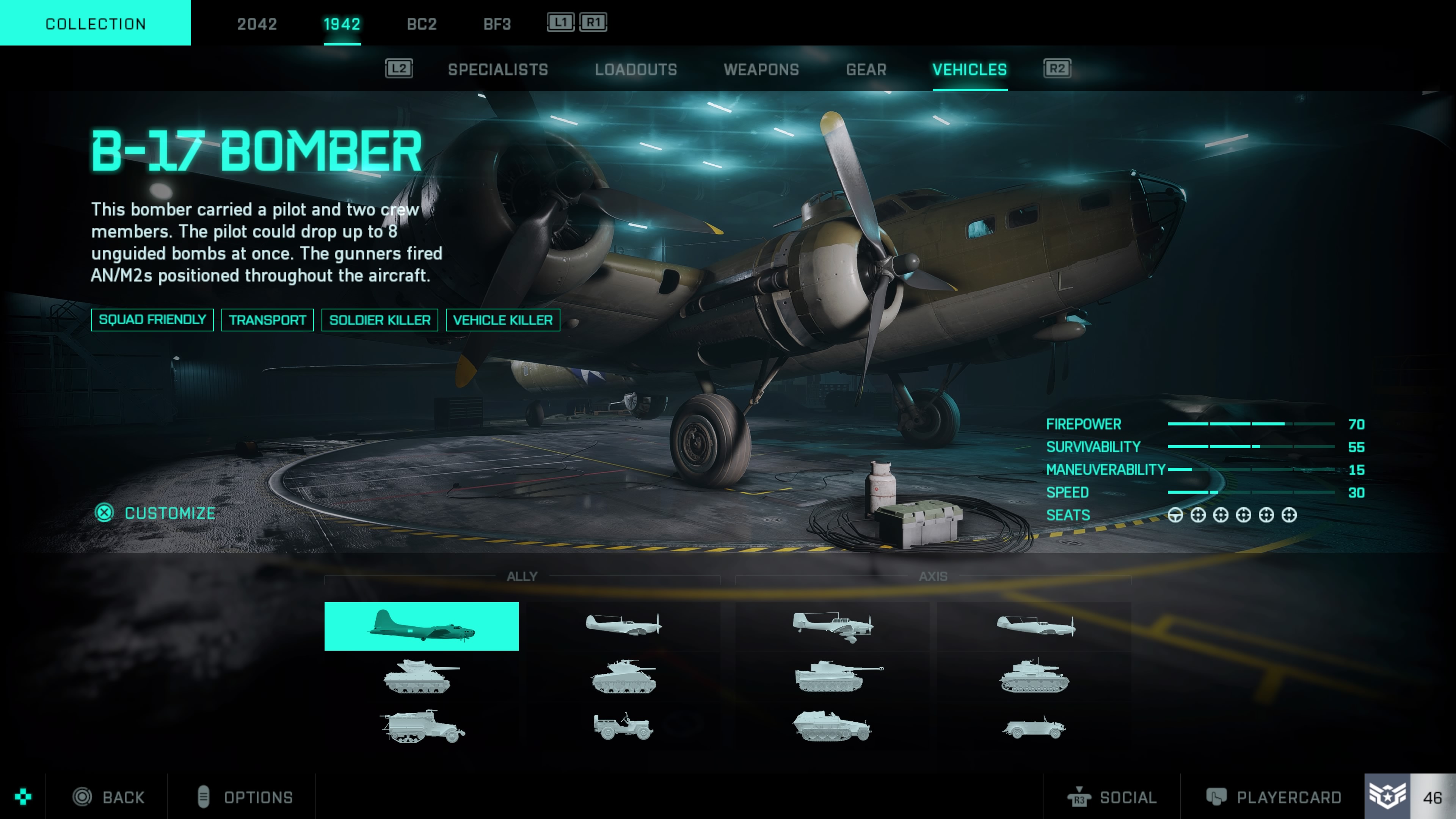1456x819 pixels.
Task: Select the Stuka dive bomber thumbnail
Action: [x=832, y=626]
